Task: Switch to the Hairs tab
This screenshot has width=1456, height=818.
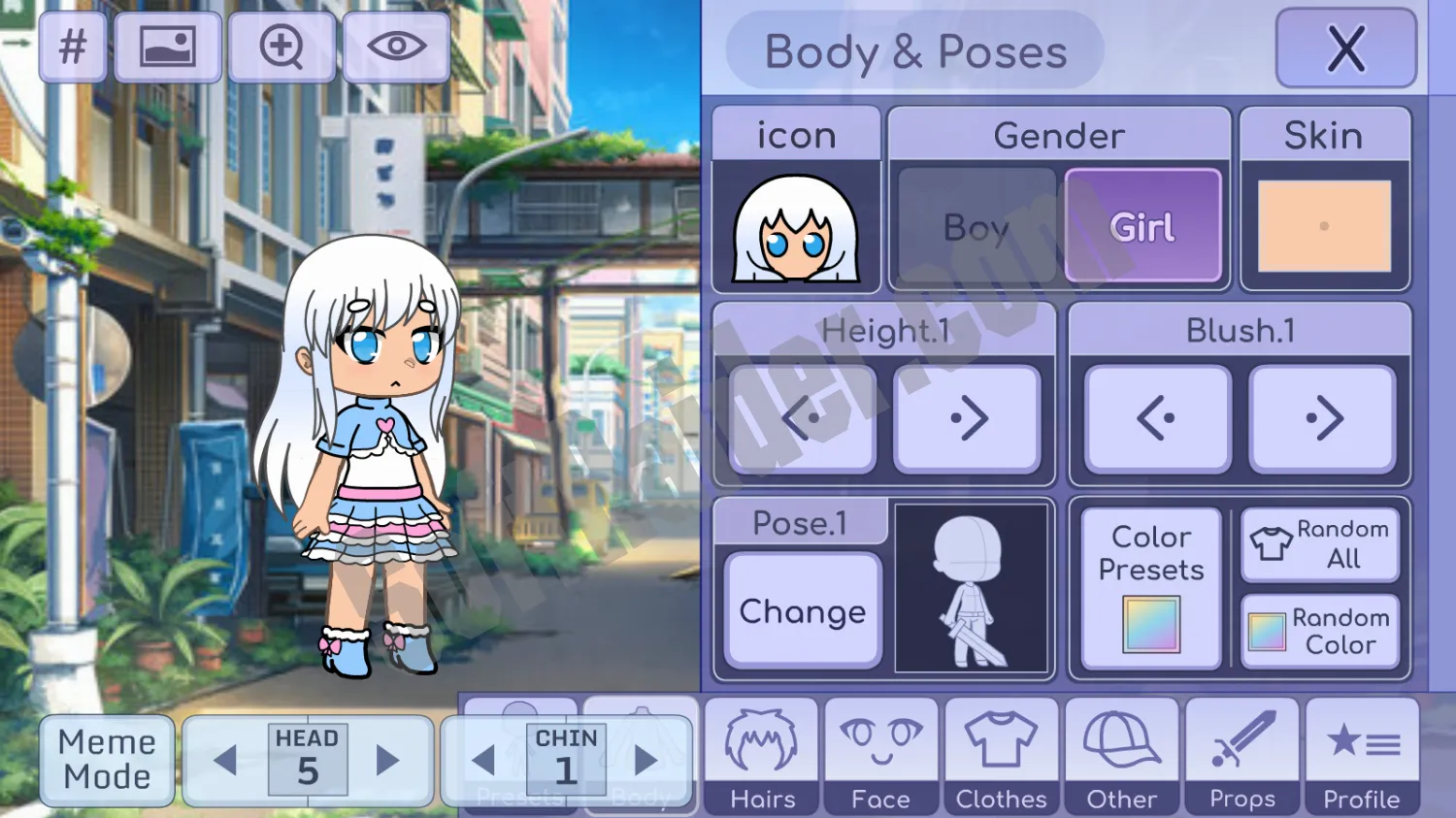Action: click(762, 756)
